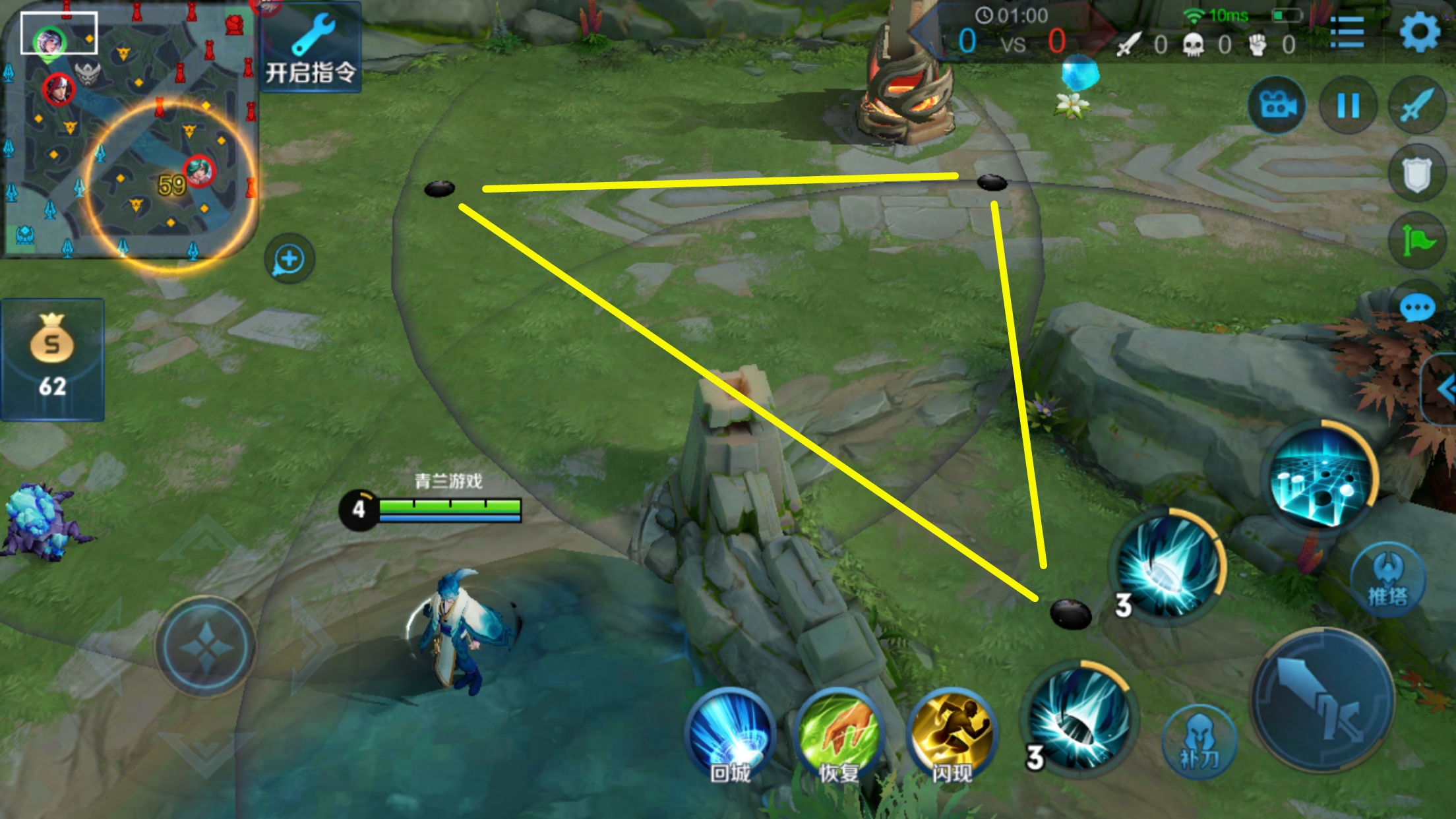Image resolution: width=1456 pixels, height=819 pixels.
Task: Send the shield defend signal
Action: pyautogui.click(x=1417, y=174)
